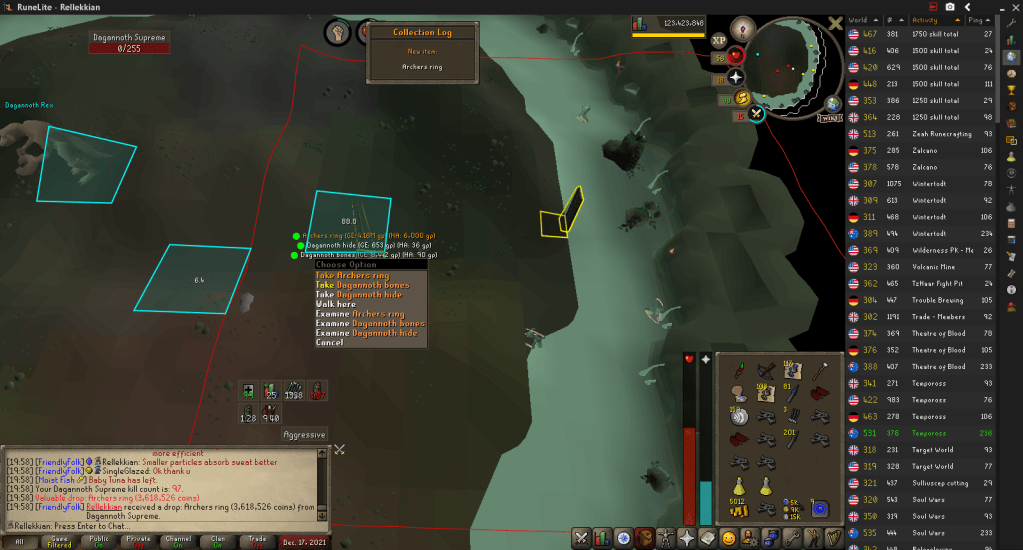The width and height of the screenshot is (1023, 550).
Task: Take Dagannoth hide from the option menu
Action: click(358, 294)
